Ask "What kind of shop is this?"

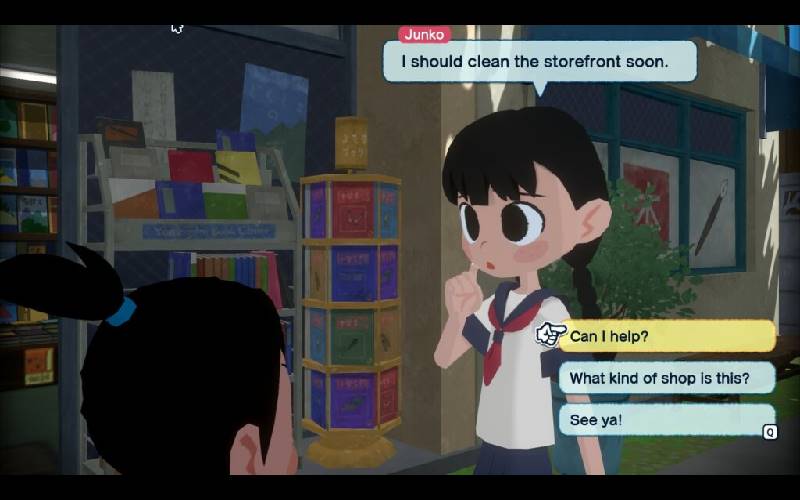(x=665, y=378)
